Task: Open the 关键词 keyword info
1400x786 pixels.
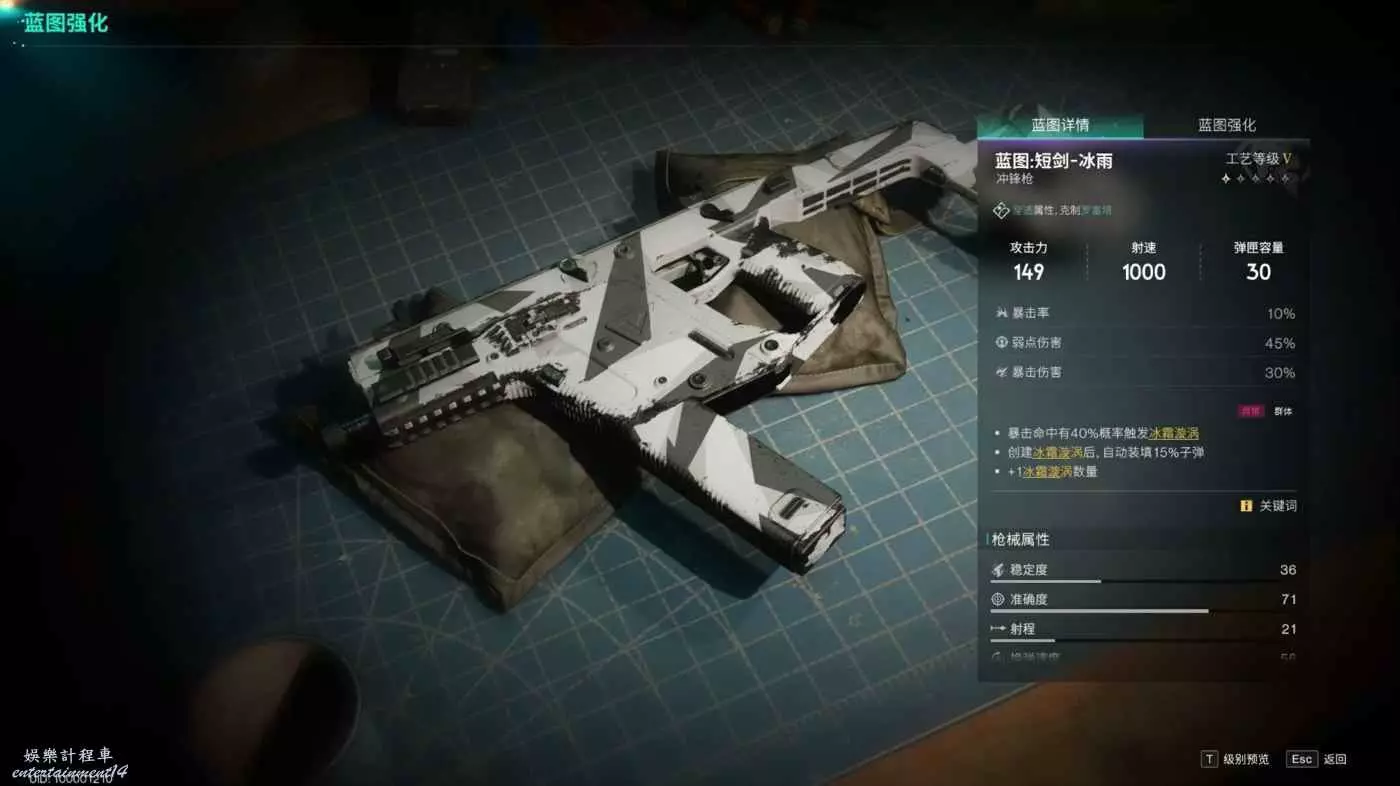Action: click(1269, 506)
